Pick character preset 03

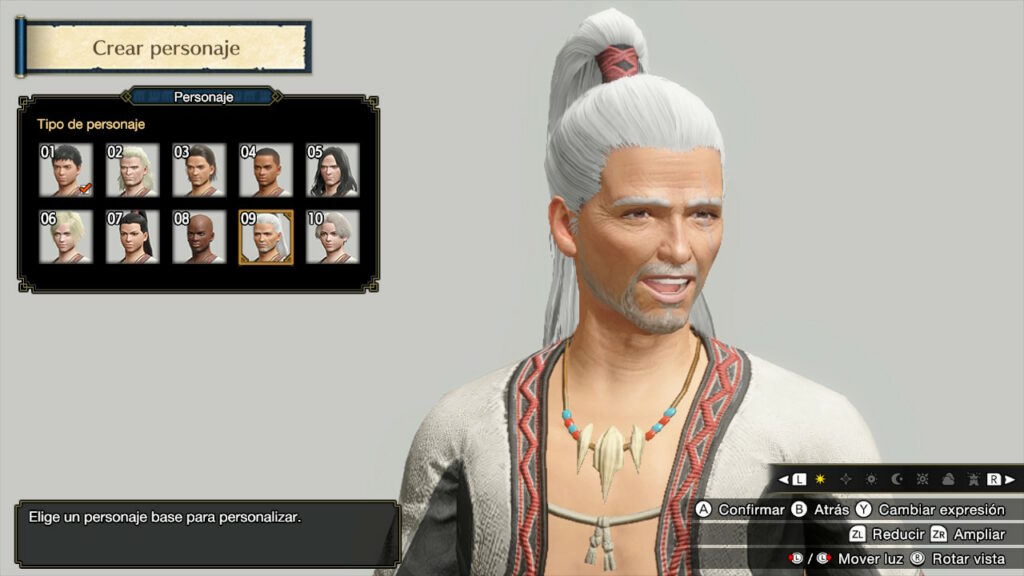[199, 170]
